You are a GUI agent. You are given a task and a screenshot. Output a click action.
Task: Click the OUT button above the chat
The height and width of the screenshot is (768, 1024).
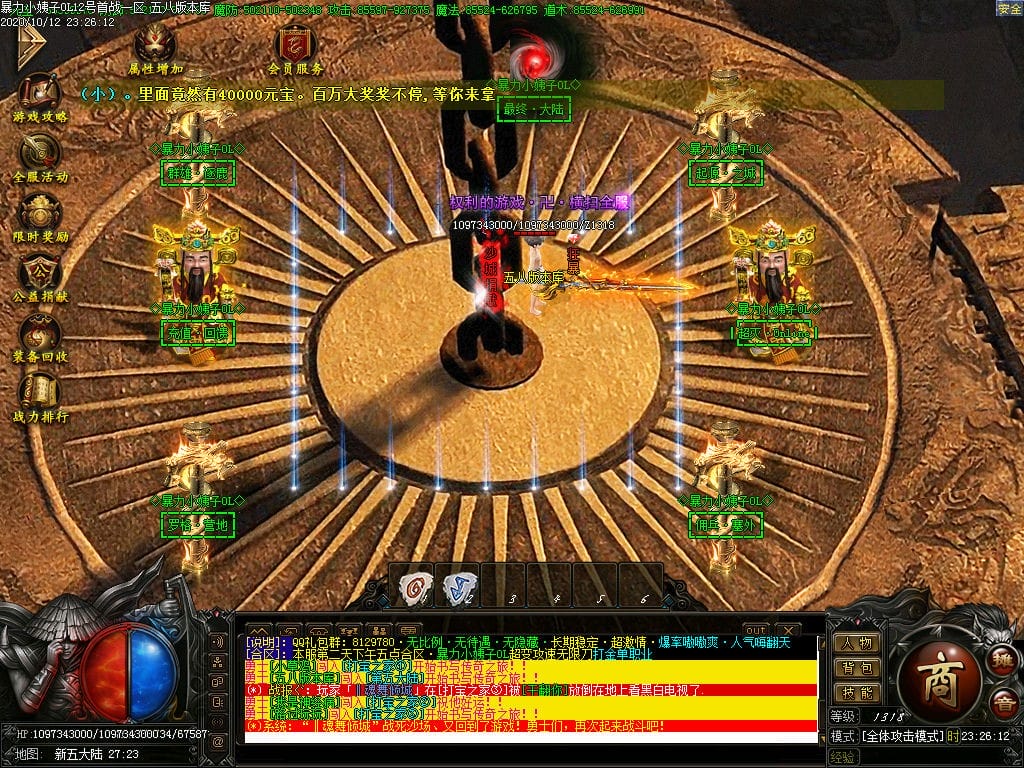tap(756, 630)
